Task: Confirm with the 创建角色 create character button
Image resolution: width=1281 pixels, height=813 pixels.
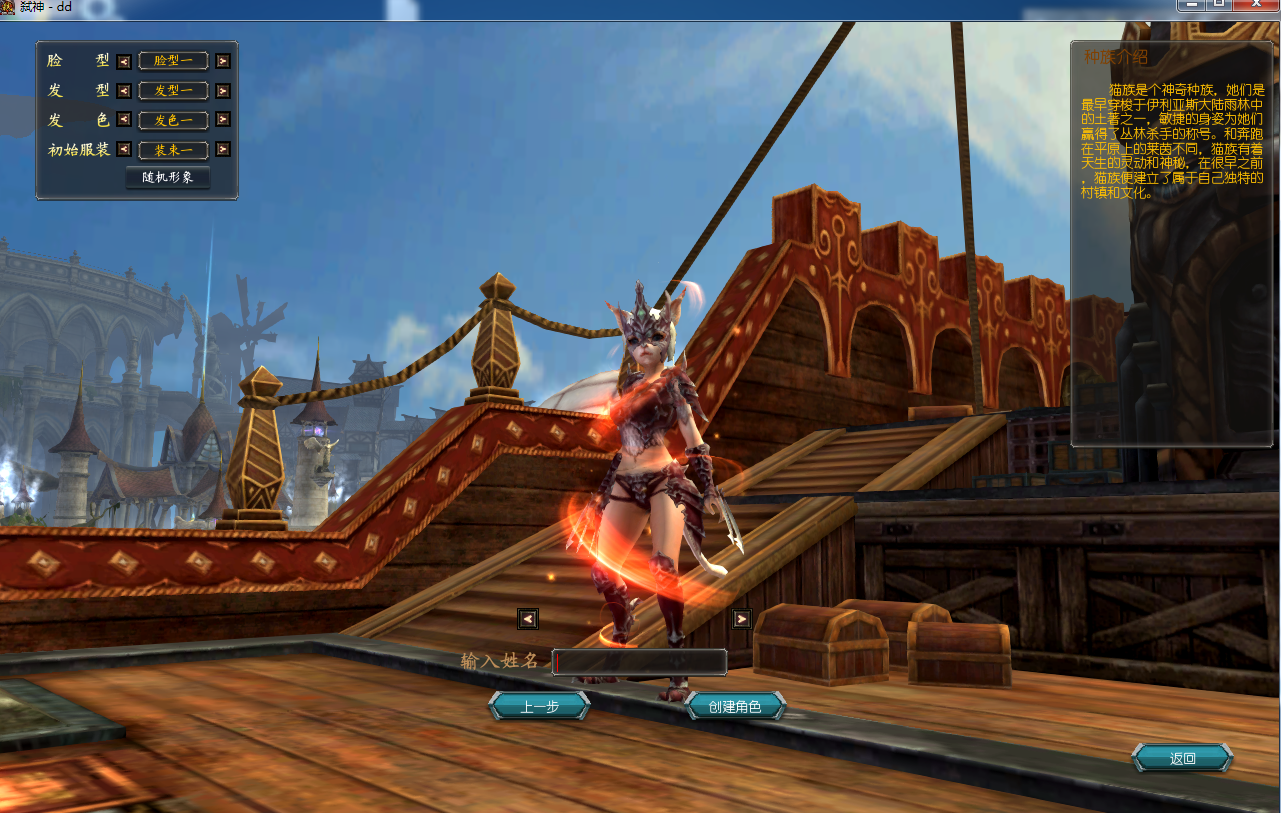Action: [x=735, y=706]
